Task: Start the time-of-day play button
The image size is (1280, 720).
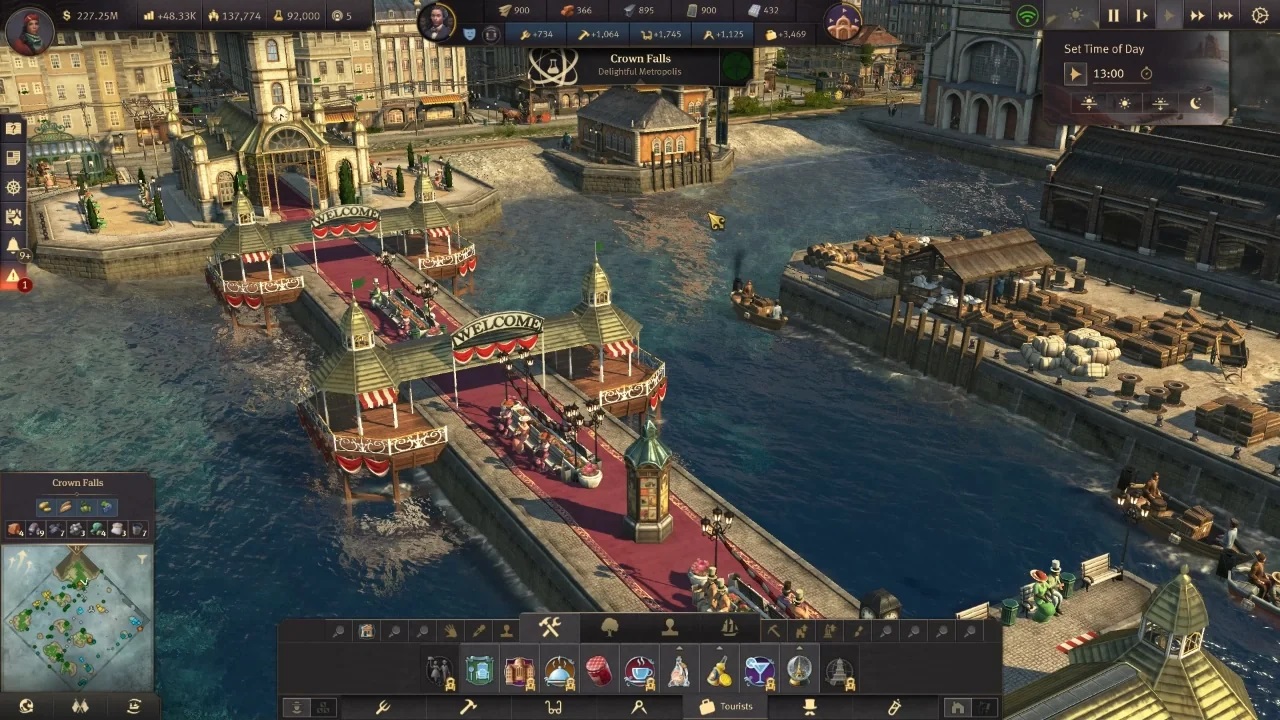Action: pos(1075,73)
